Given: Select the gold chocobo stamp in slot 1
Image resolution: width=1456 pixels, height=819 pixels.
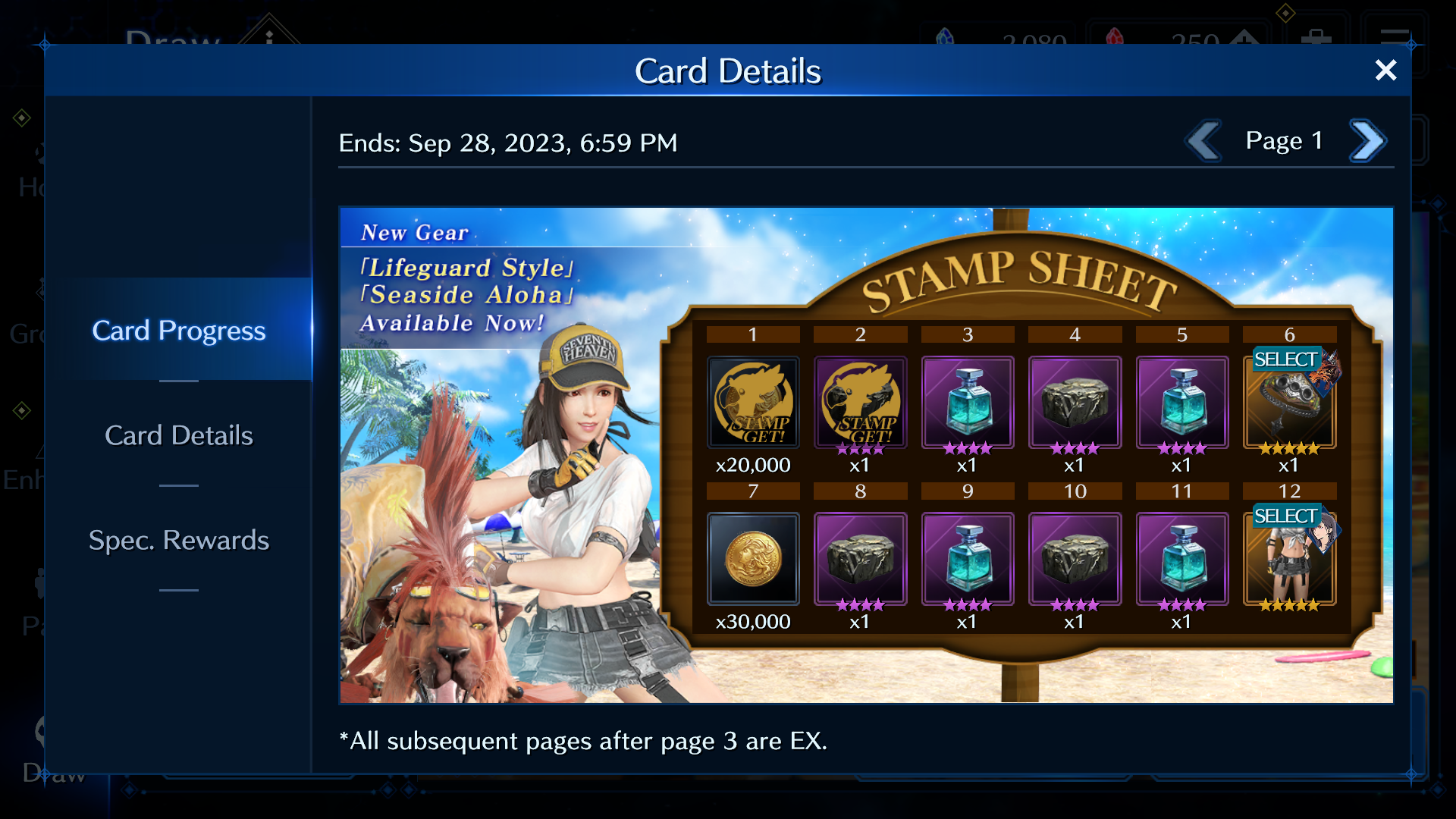Looking at the screenshot, I should point(753,403).
